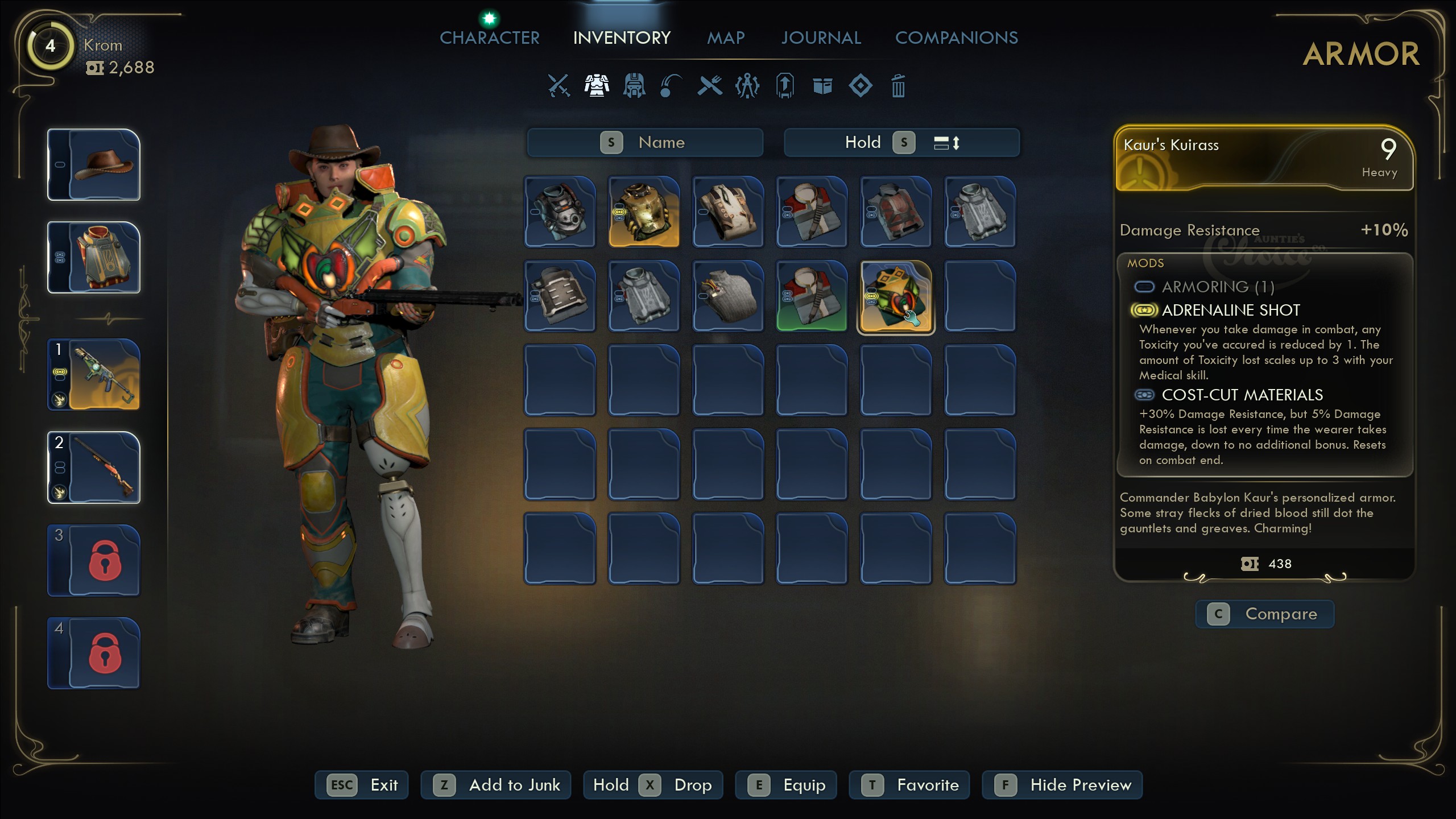The image size is (1456, 819).
Task: View junk by clicking the trash icon
Action: coord(899,85)
